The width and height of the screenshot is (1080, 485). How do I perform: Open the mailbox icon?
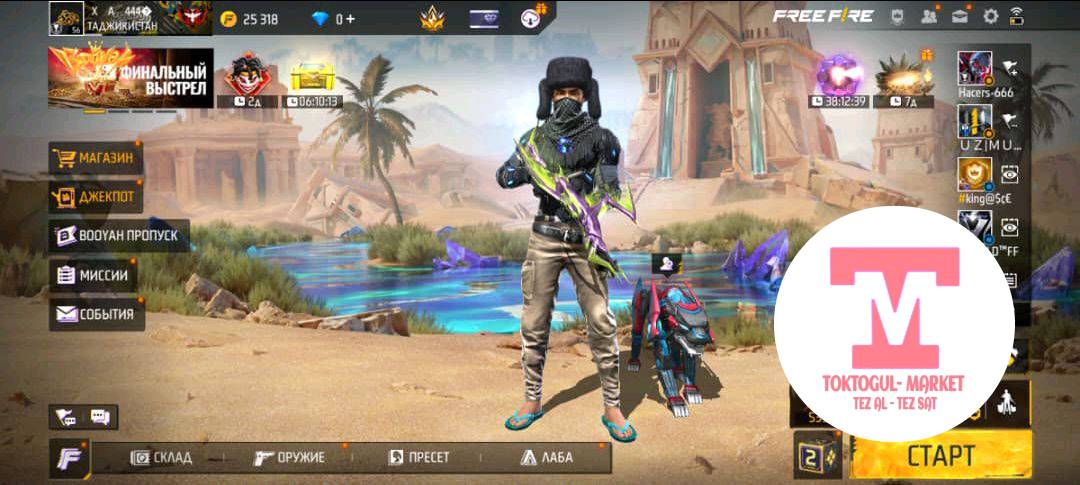(x=961, y=16)
